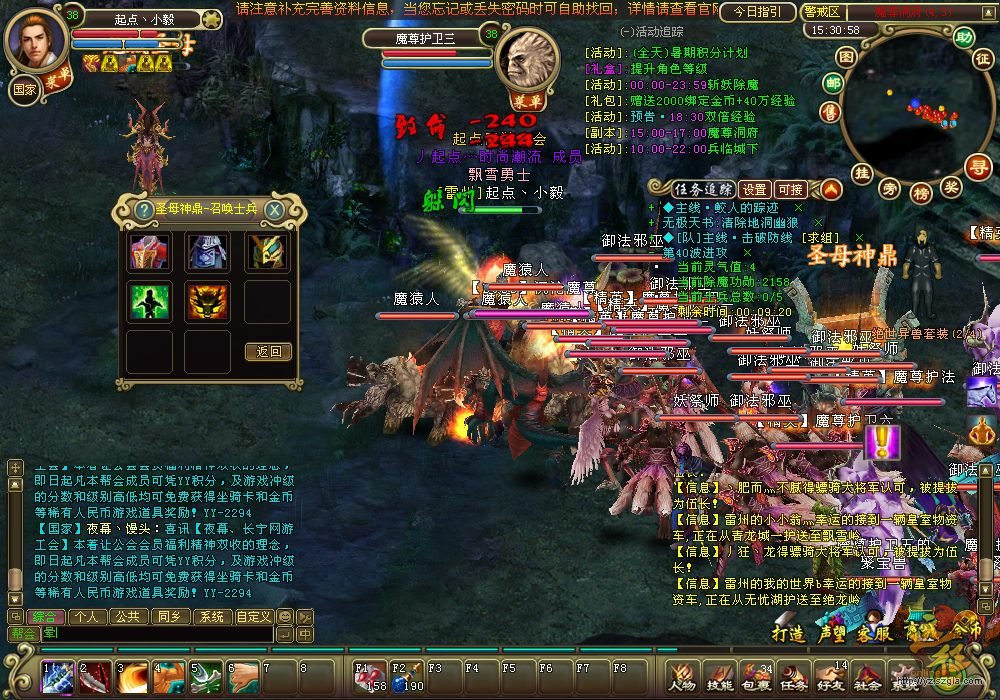The height and width of the screenshot is (700, 1000).
Task: Use the F1 red potion slot
Action: coord(368,678)
